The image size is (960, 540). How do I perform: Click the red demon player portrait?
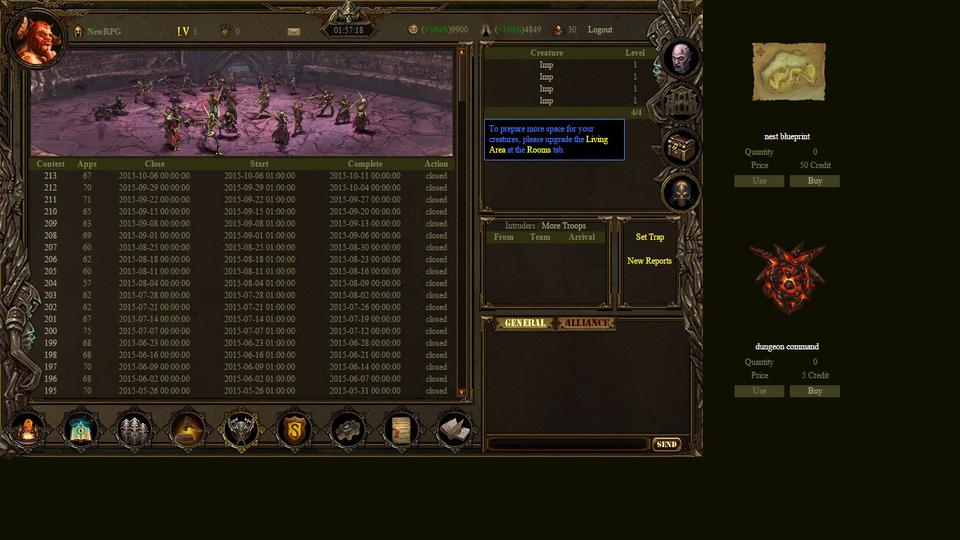pos(36,38)
